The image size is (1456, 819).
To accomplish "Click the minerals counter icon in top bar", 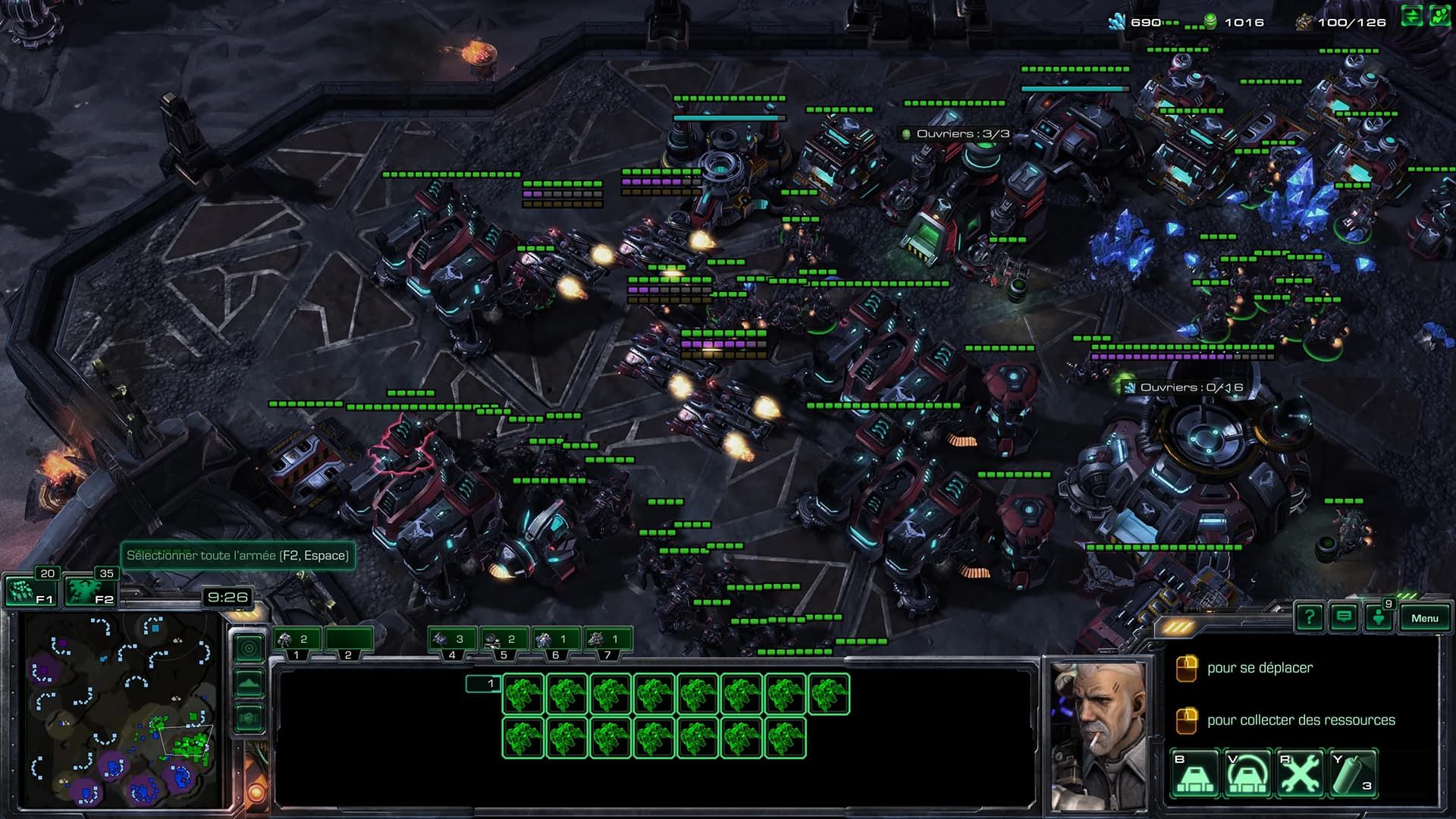I will [x=1116, y=21].
